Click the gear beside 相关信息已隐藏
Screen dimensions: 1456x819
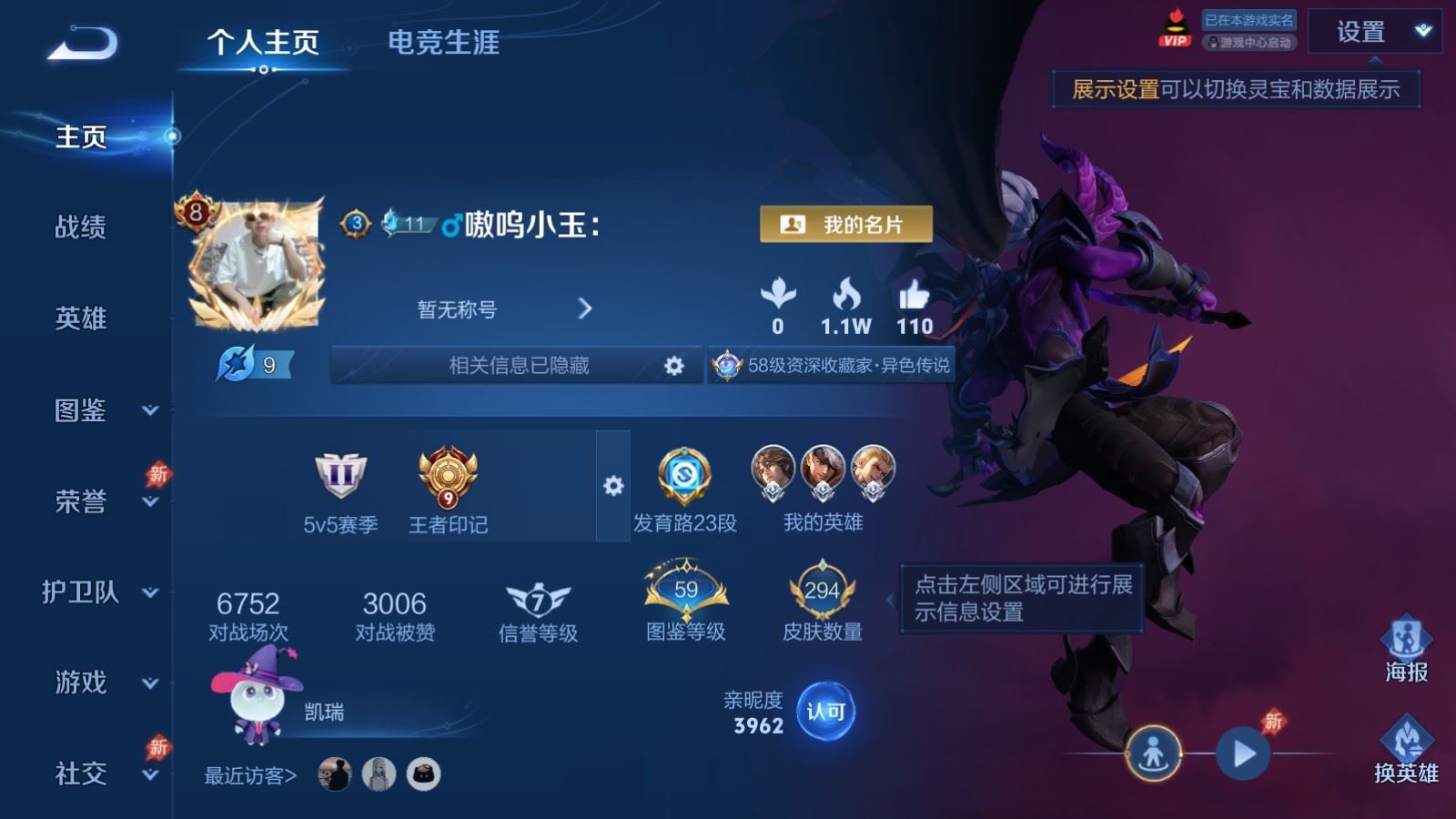[x=673, y=366]
